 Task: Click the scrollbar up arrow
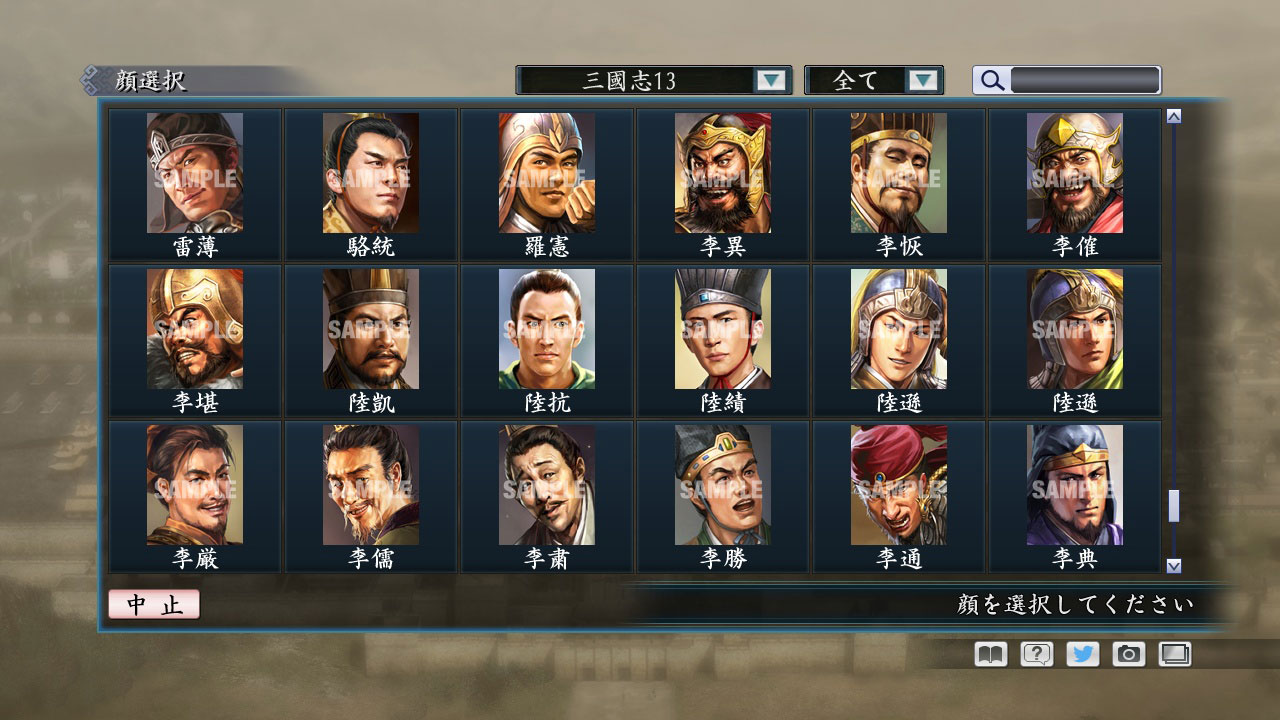(x=1172, y=115)
